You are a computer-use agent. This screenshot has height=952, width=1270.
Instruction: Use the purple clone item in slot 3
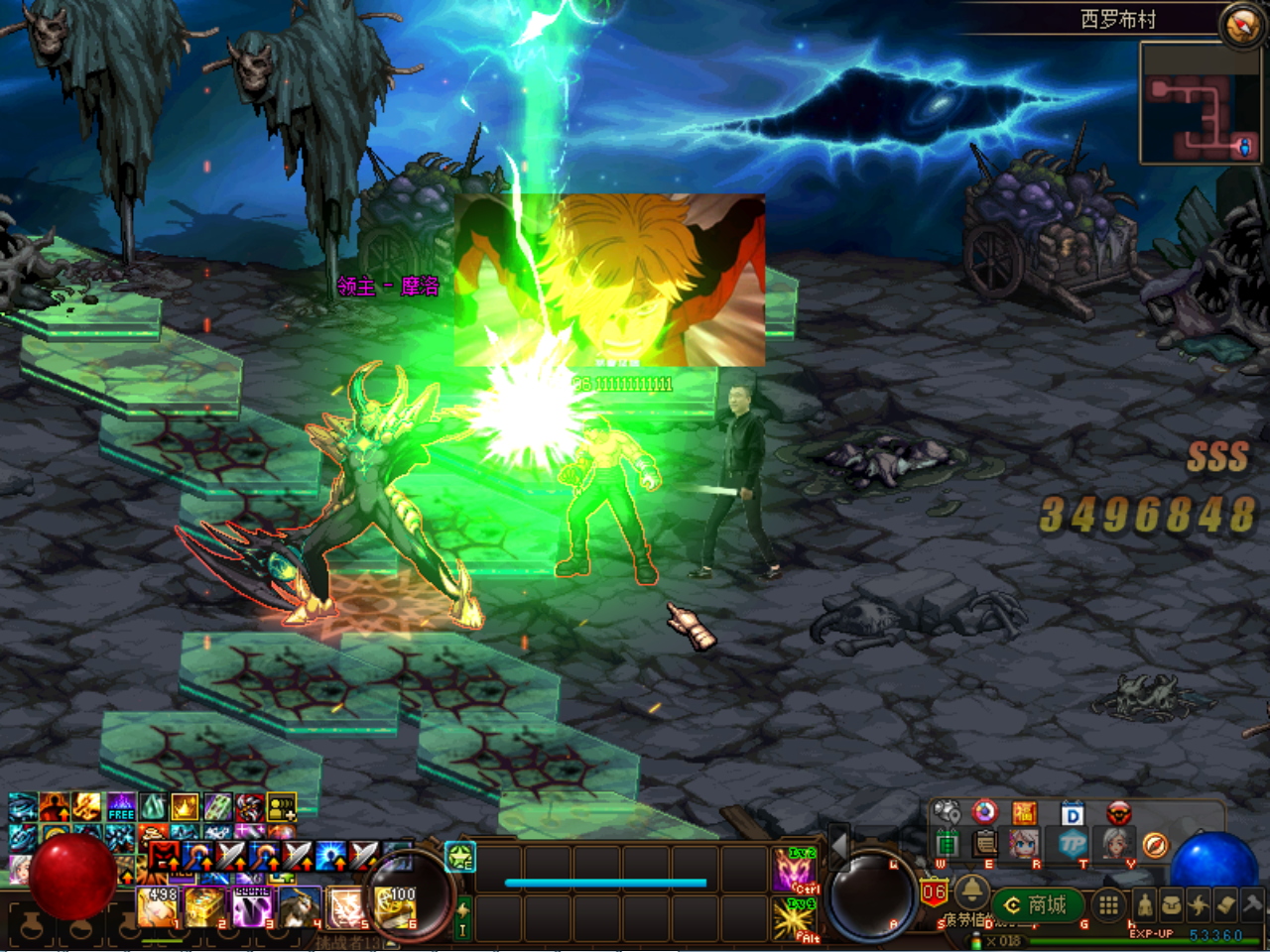coord(253,907)
